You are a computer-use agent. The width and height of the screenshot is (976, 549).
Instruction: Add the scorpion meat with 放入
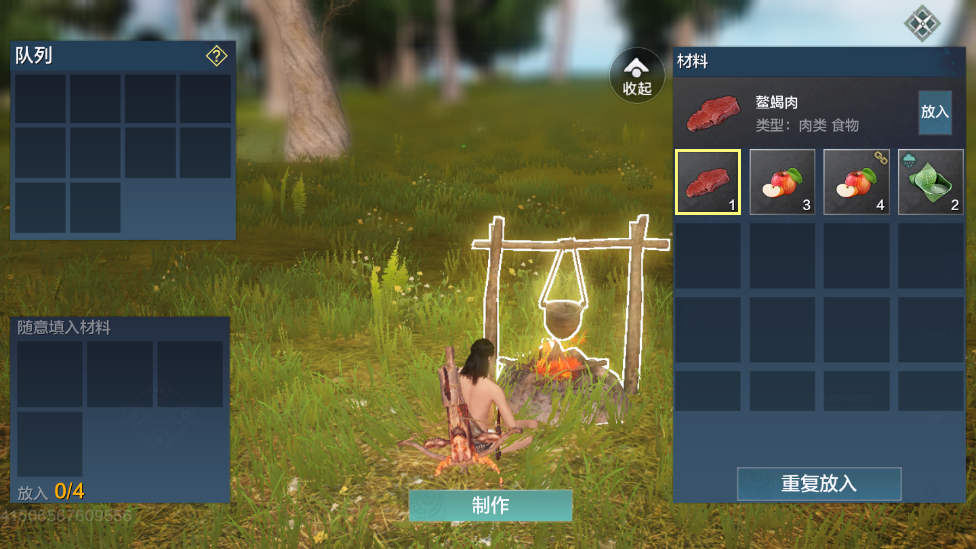[935, 112]
